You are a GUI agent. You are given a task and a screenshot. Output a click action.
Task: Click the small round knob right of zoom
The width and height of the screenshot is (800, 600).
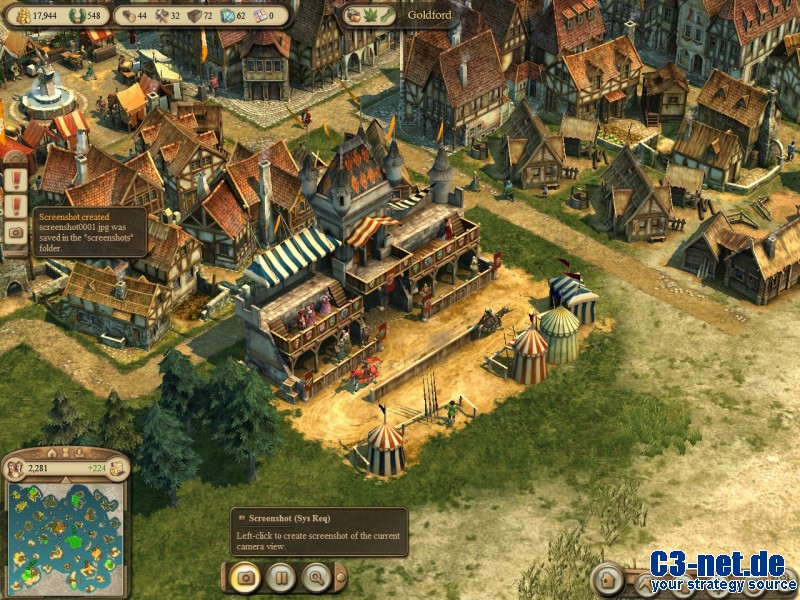[x=341, y=576]
